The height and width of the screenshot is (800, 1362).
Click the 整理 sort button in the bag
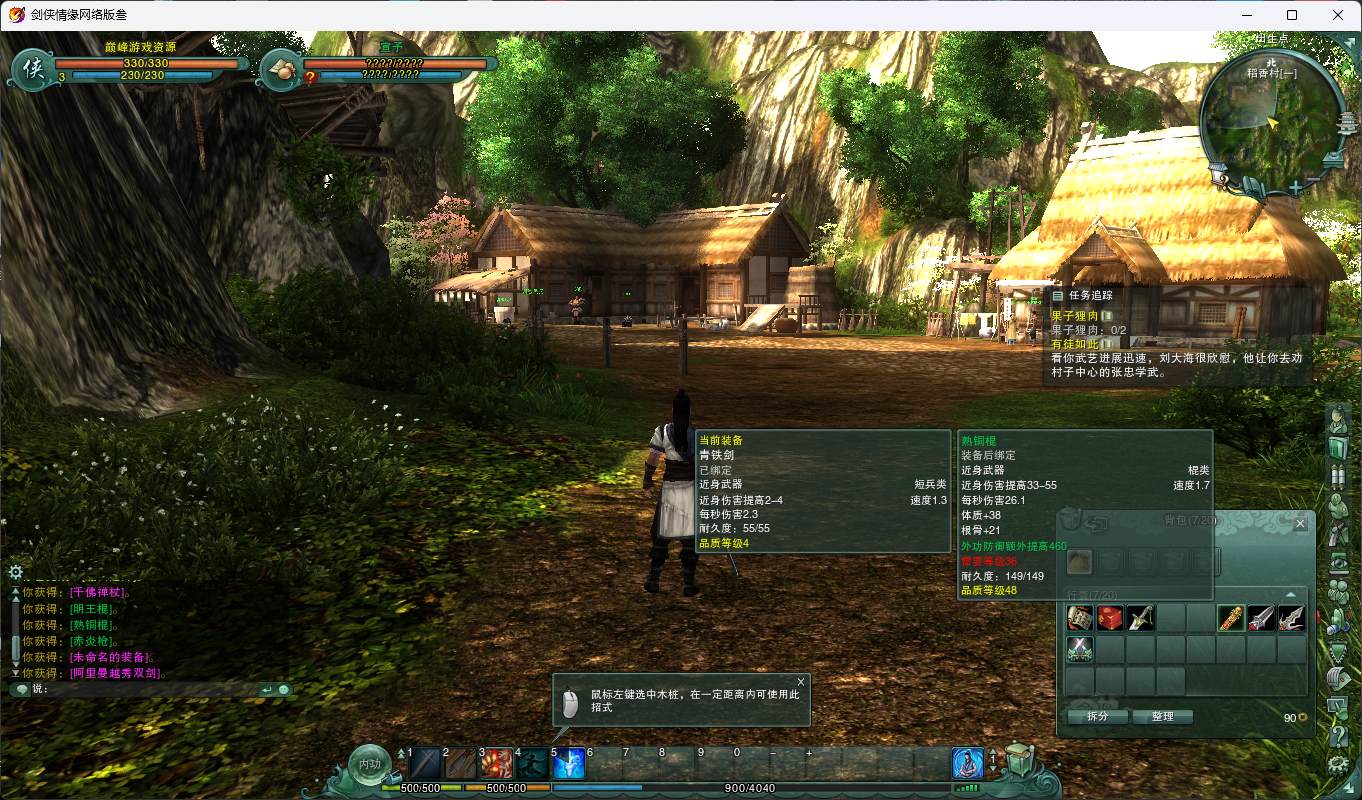click(x=1162, y=717)
